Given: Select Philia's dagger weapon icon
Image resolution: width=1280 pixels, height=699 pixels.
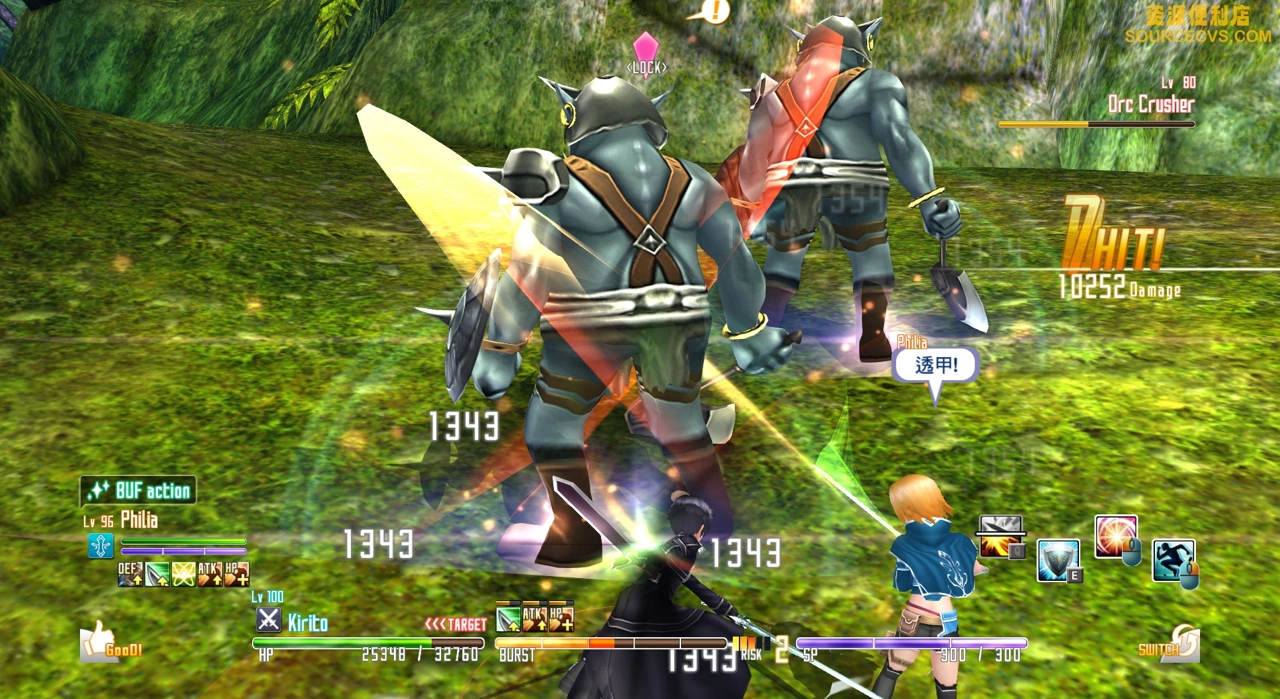Looking at the screenshot, I should click(101, 546).
